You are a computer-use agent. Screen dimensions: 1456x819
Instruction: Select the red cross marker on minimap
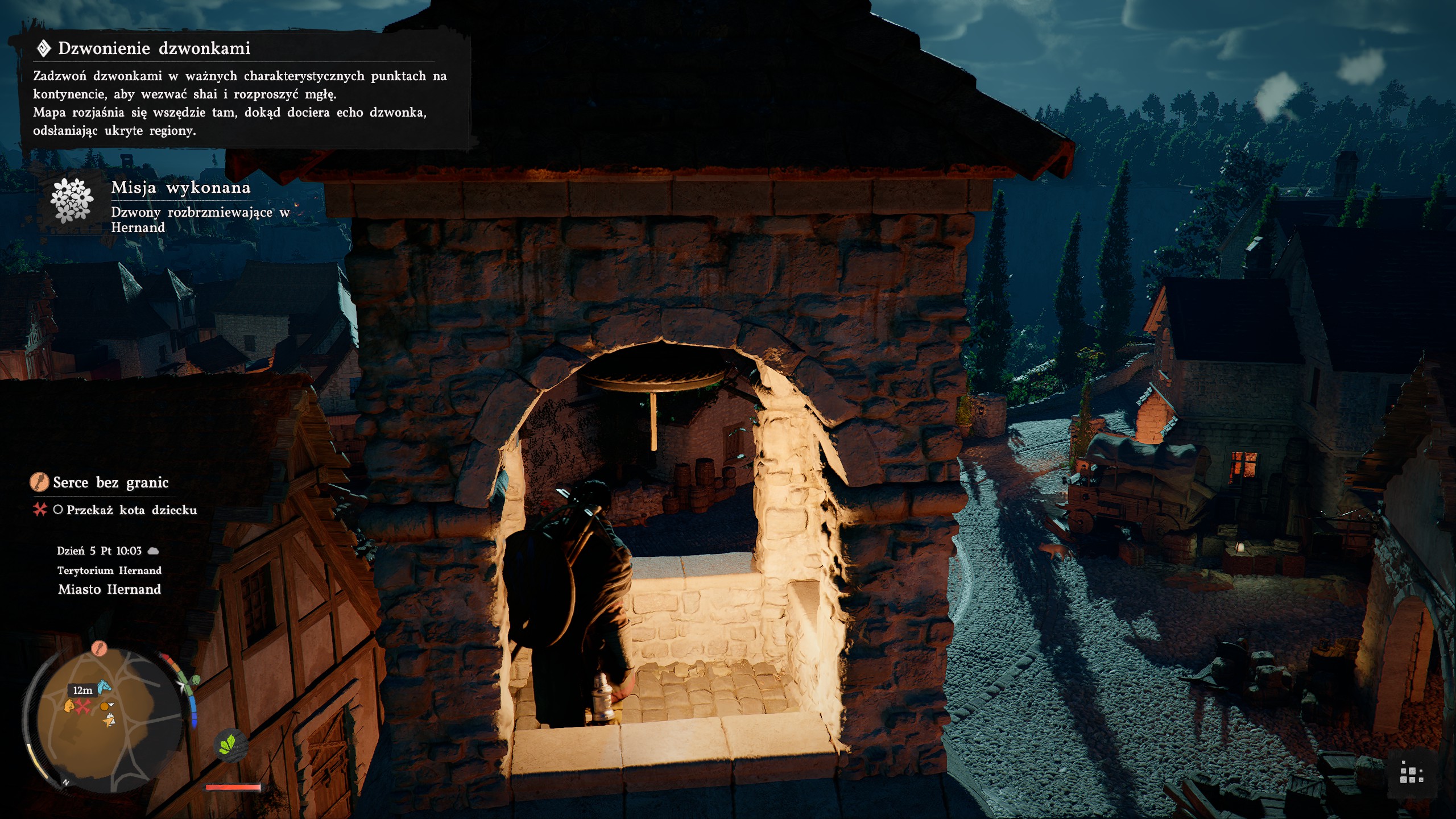(84, 707)
